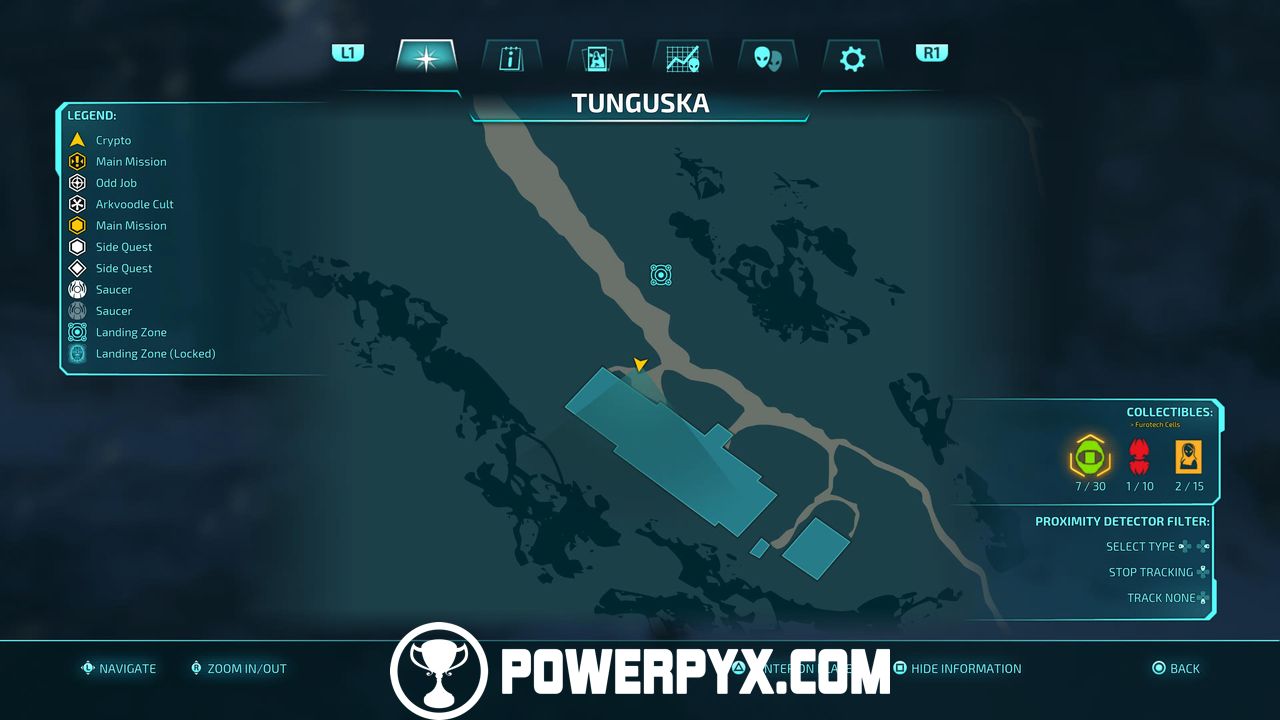Click the landing zone marker on the map
The height and width of the screenshot is (720, 1280).
point(661,275)
